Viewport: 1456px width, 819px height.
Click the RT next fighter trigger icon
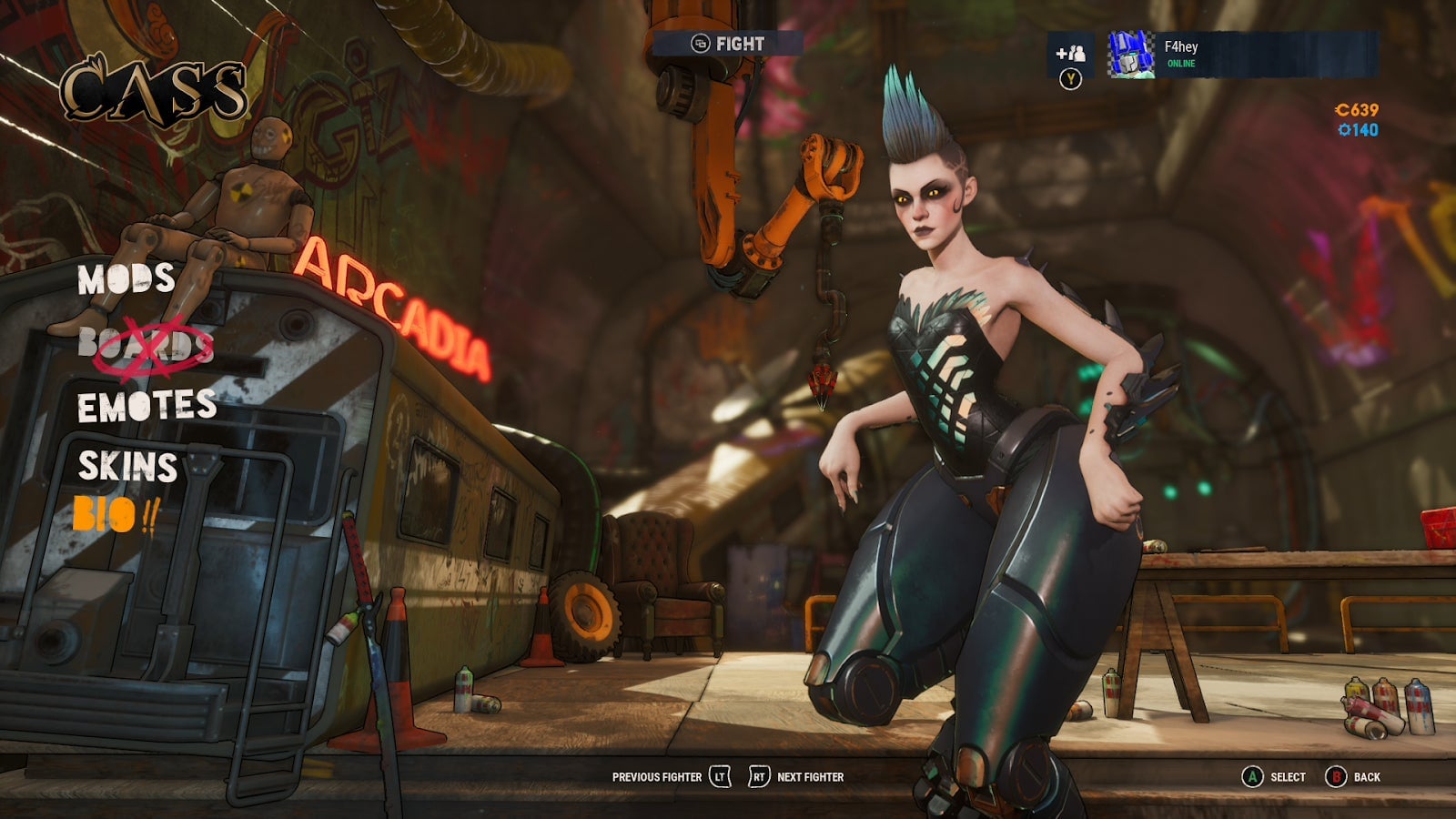point(761,778)
